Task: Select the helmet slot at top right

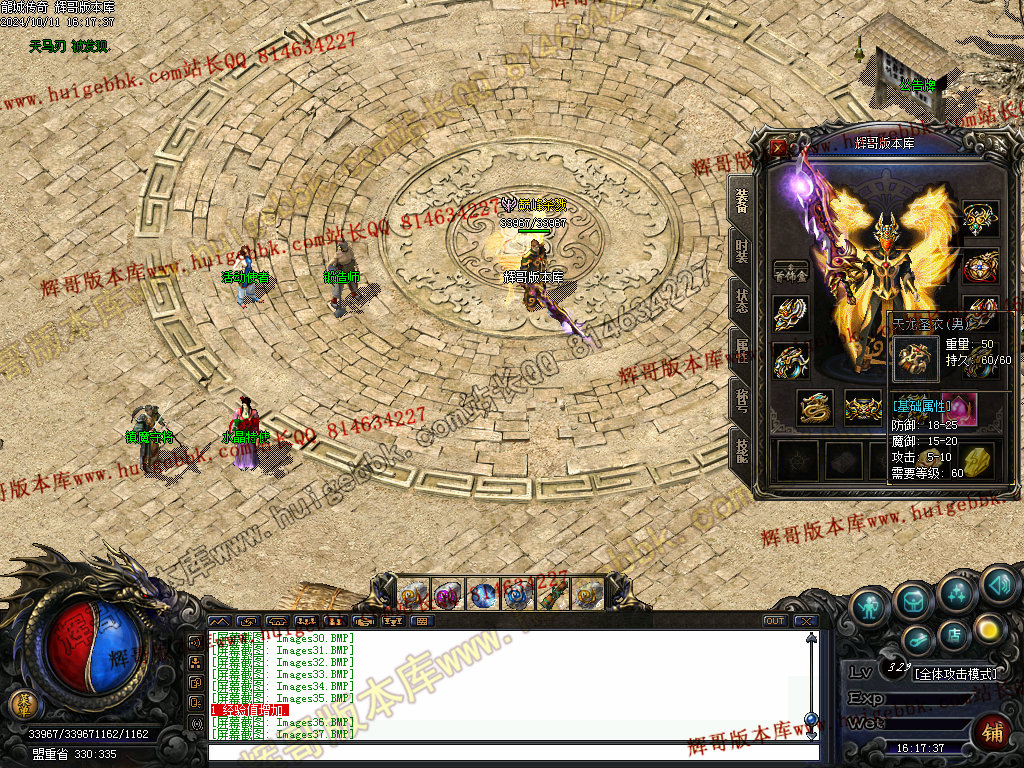Action: [980, 217]
